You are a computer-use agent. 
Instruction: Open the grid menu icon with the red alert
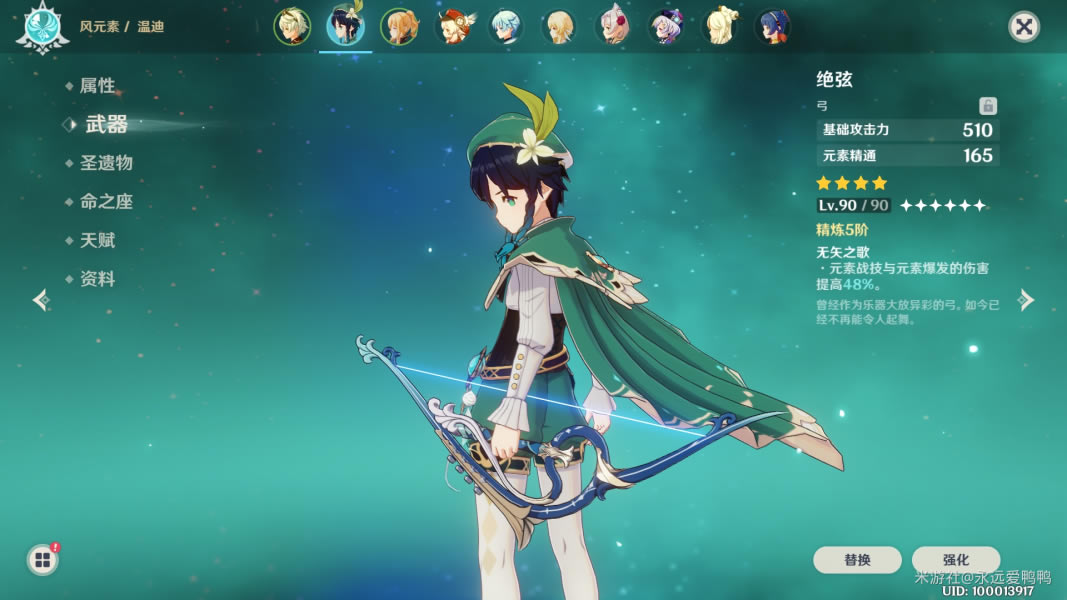coord(43,559)
